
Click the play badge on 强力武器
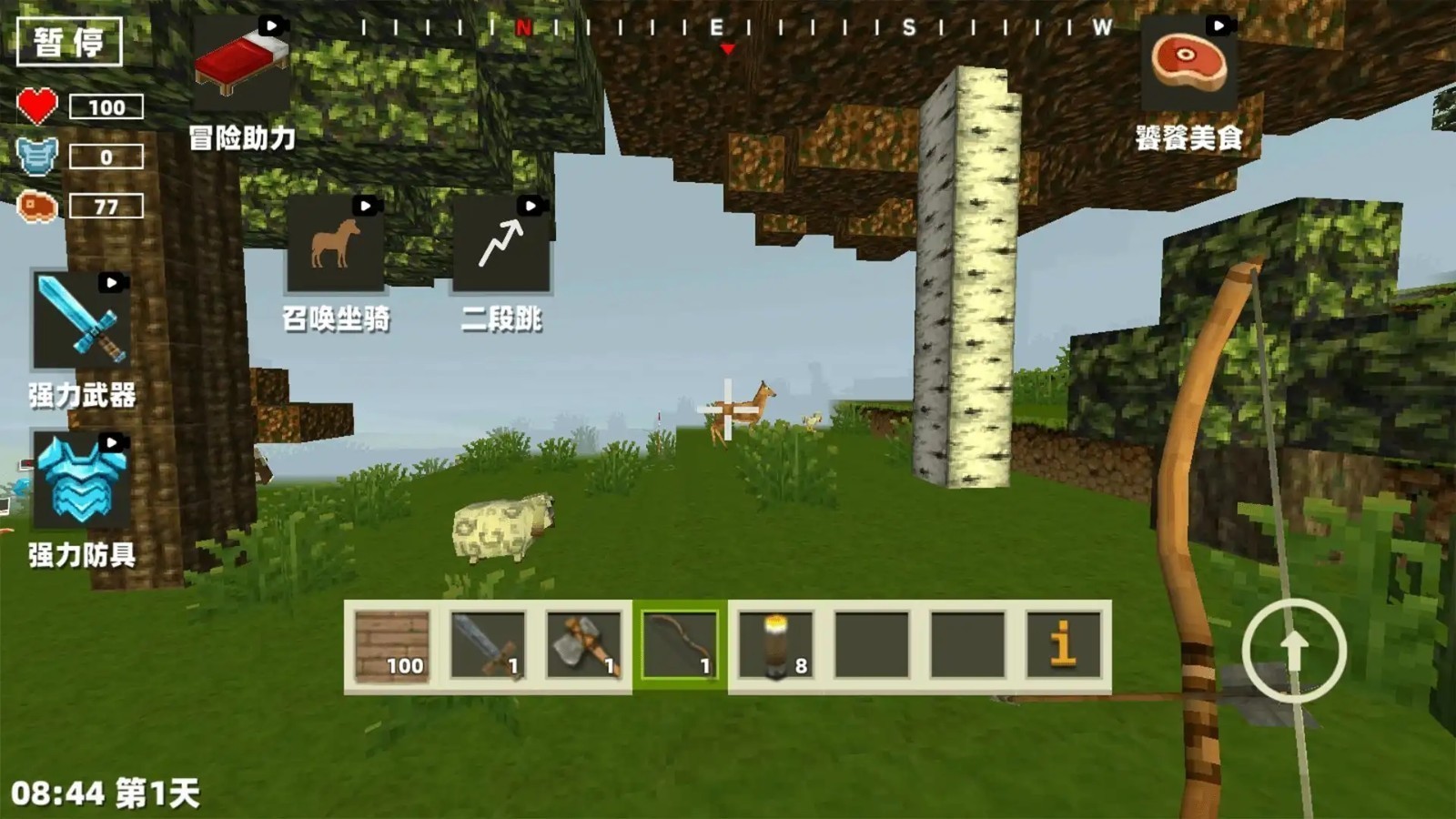pyautogui.click(x=113, y=284)
